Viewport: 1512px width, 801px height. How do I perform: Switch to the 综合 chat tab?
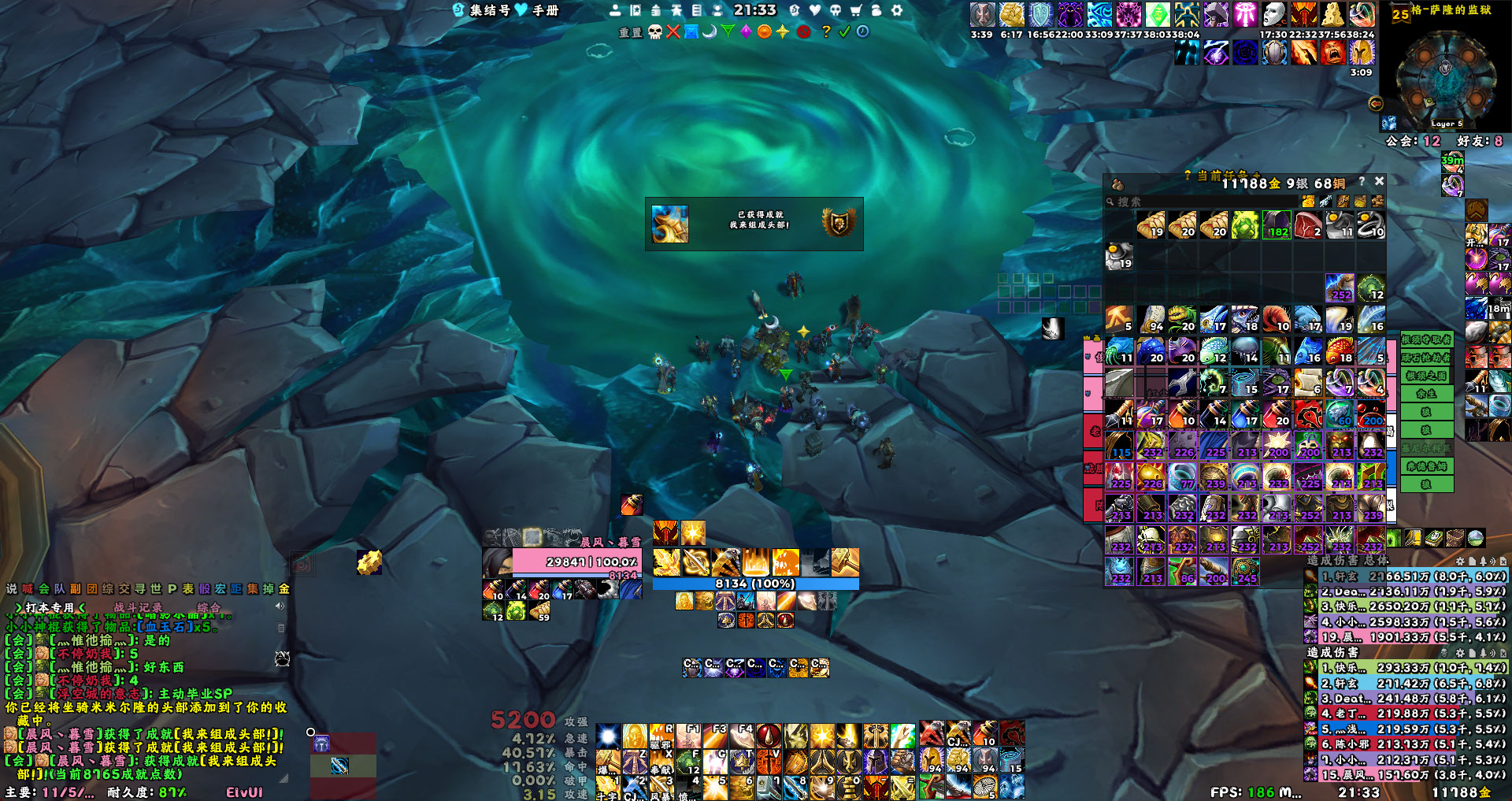click(209, 607)
